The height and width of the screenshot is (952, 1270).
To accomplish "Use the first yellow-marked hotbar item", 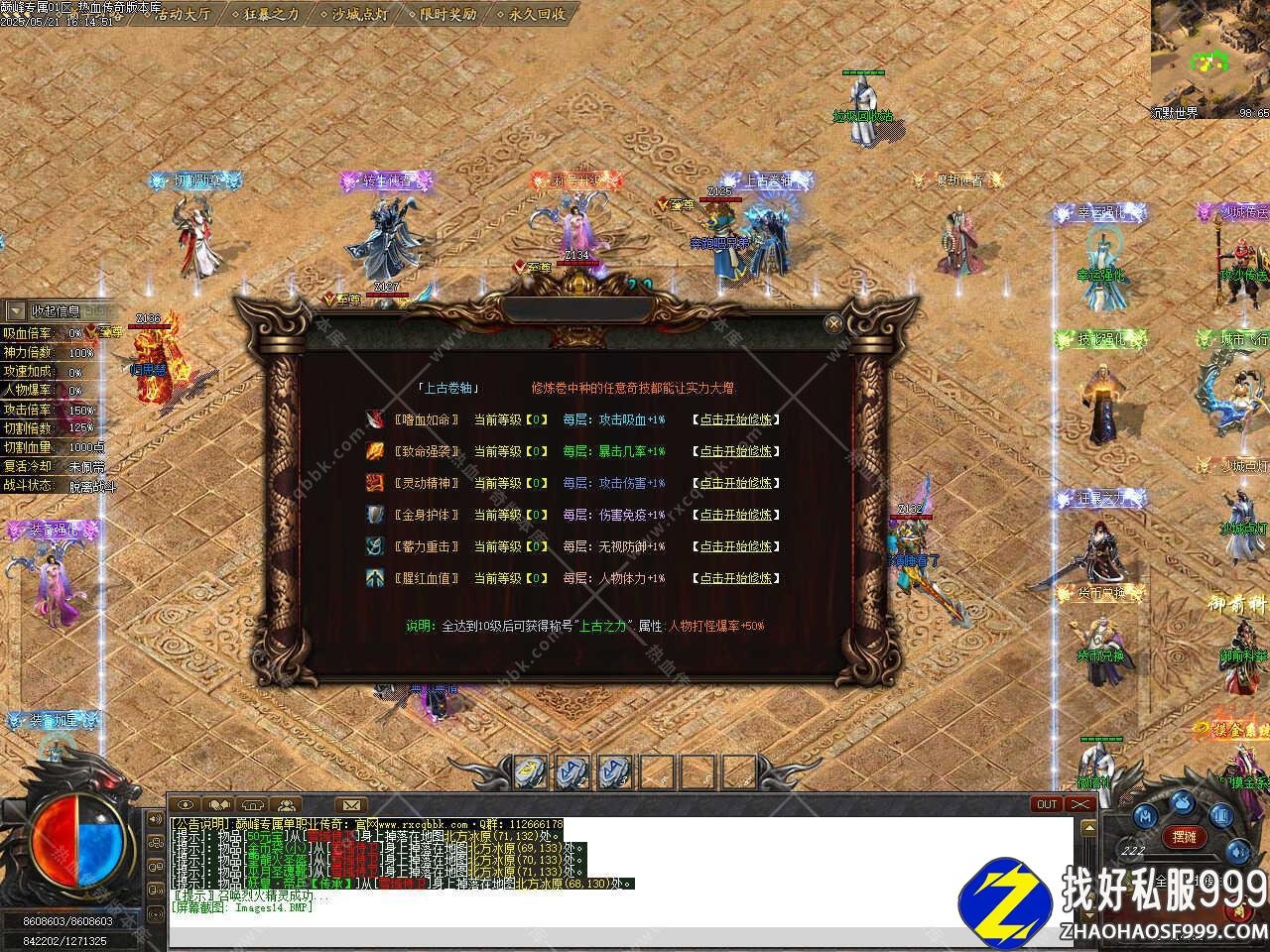I will 531,771.
